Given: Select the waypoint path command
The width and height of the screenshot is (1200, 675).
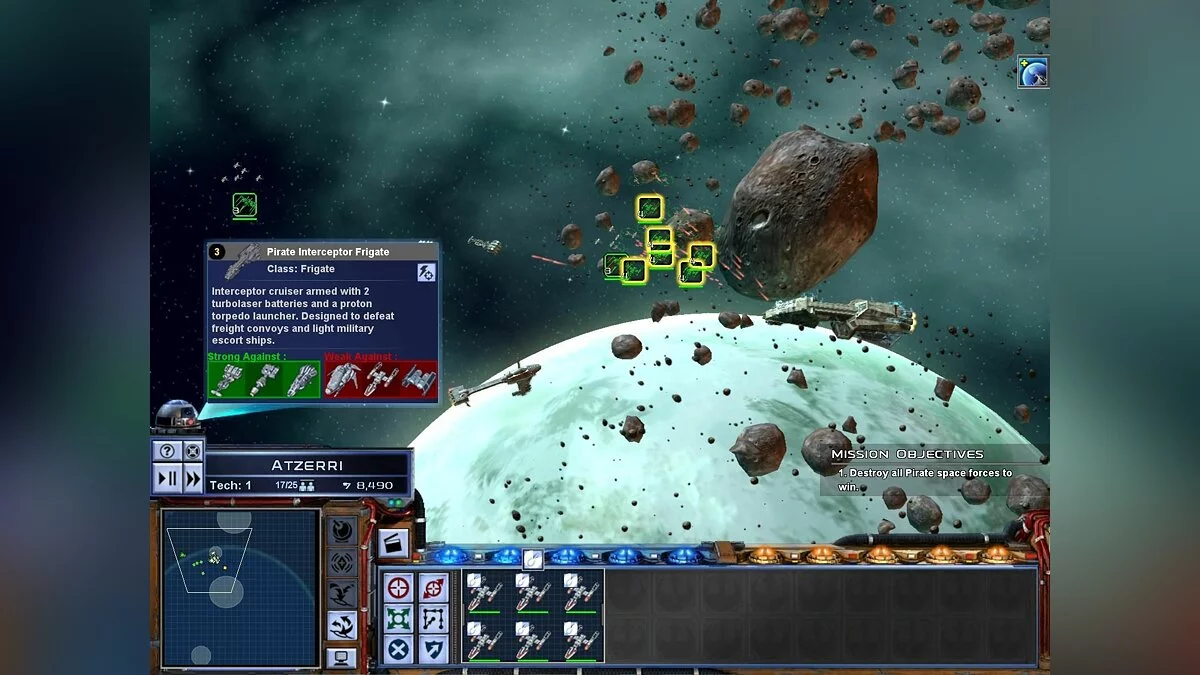Looking at the screenshot, I should click(x=432, y=618).
